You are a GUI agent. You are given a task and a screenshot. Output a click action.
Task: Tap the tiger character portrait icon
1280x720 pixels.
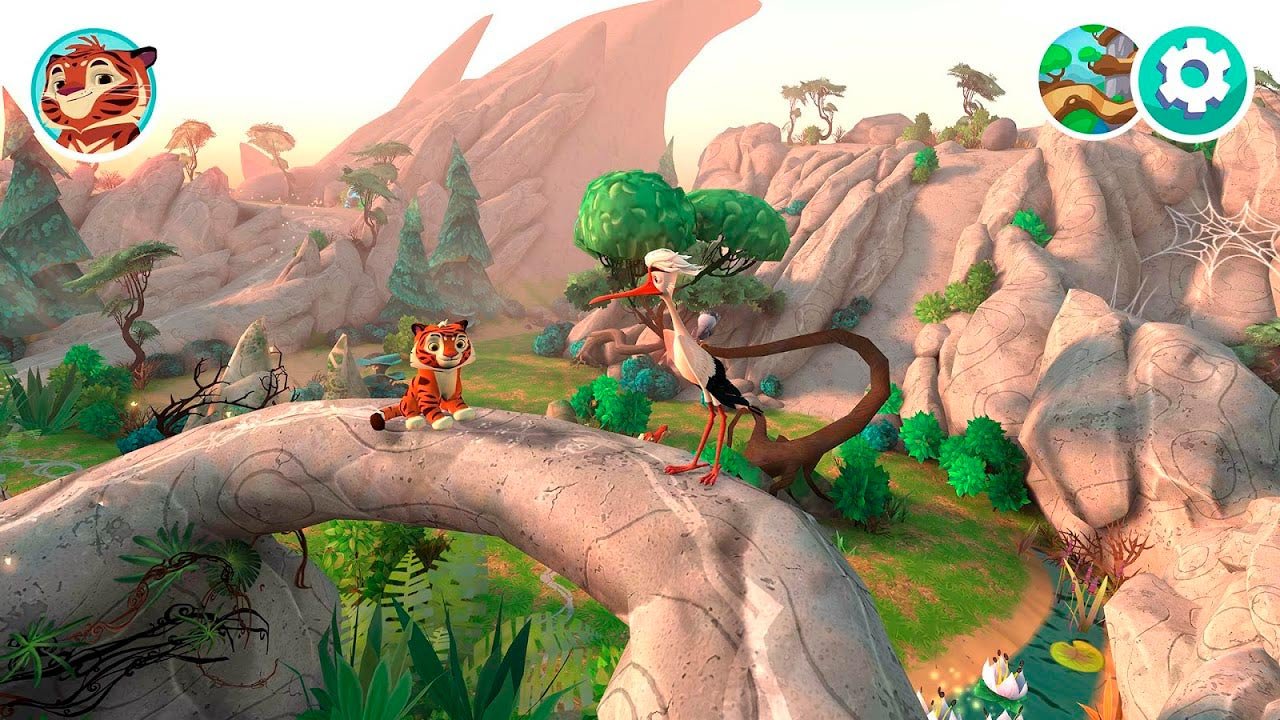[x=94, y=94]
